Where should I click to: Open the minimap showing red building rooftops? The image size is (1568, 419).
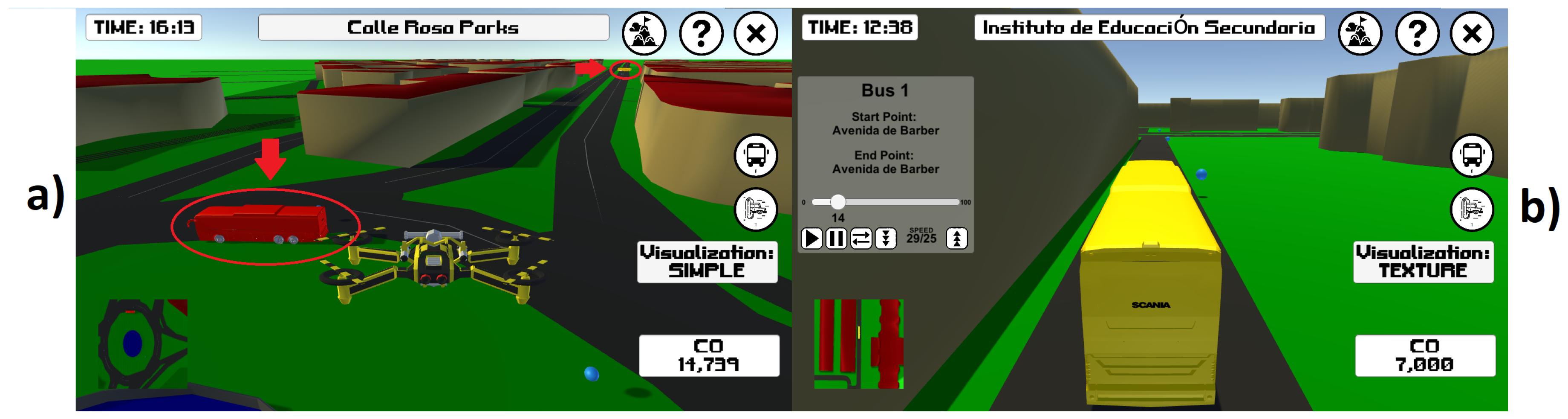[x=859, y=343]
